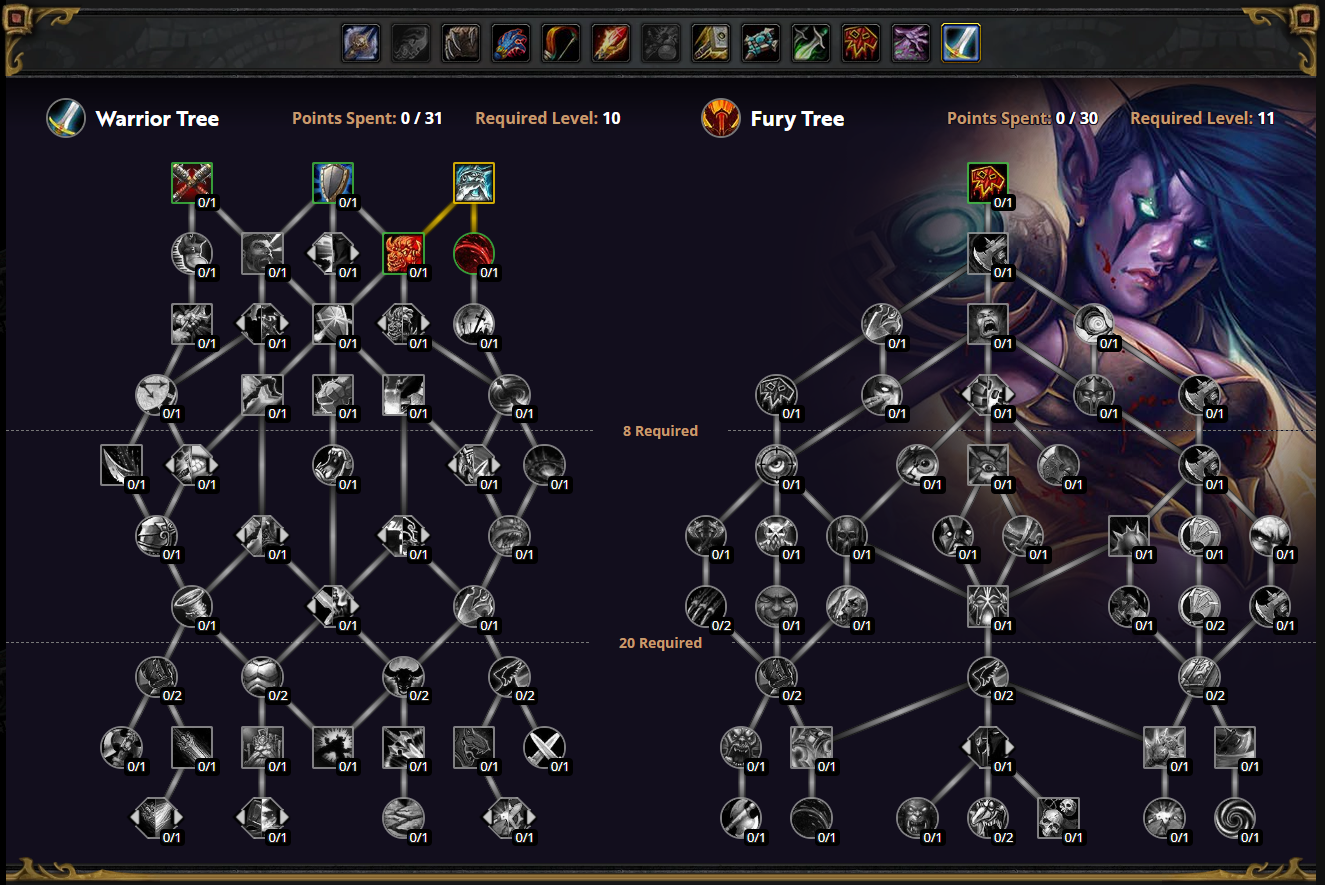Choose the orange roaring beast talent
Screen dimensions: 1325x885
pyautogui.click(x=403, y=253)
